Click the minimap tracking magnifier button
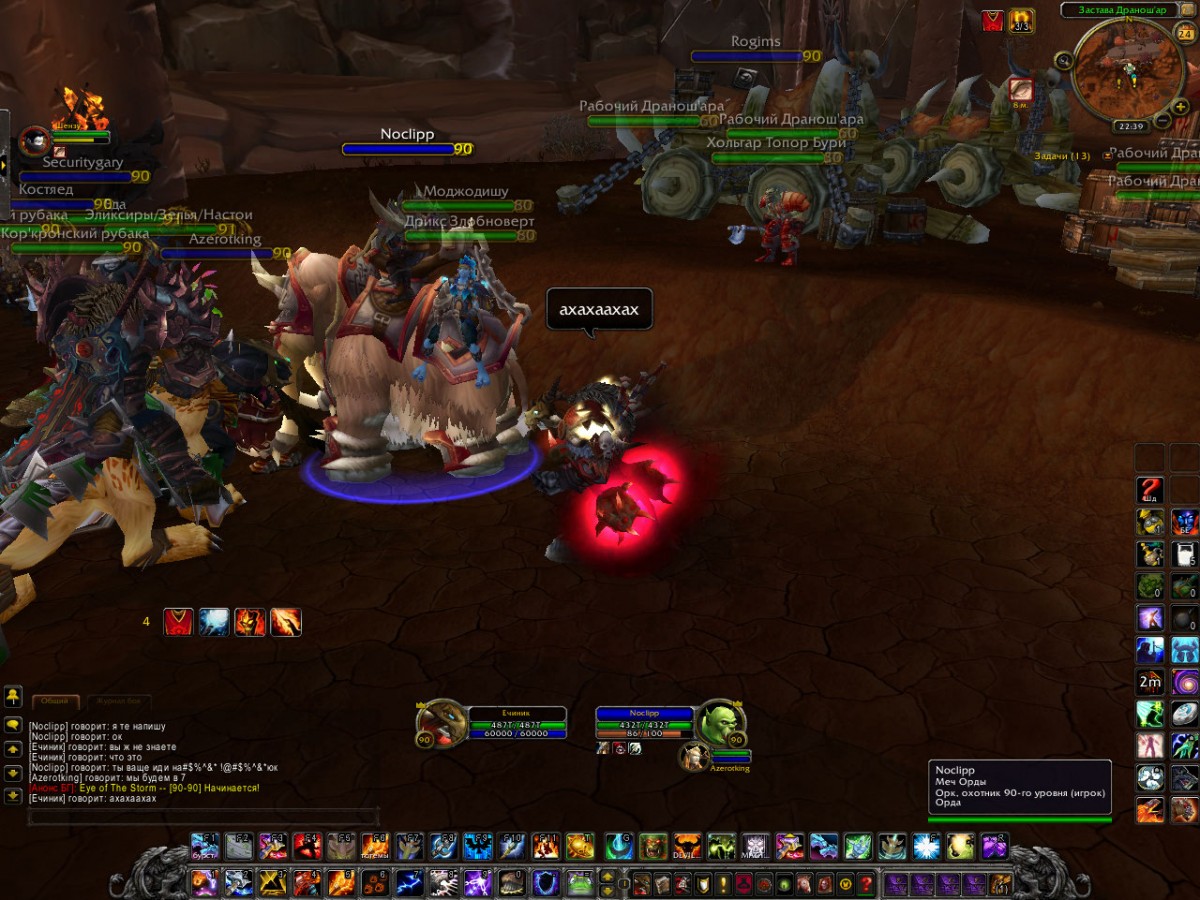1200x900 pixels. click(1064, 61)
